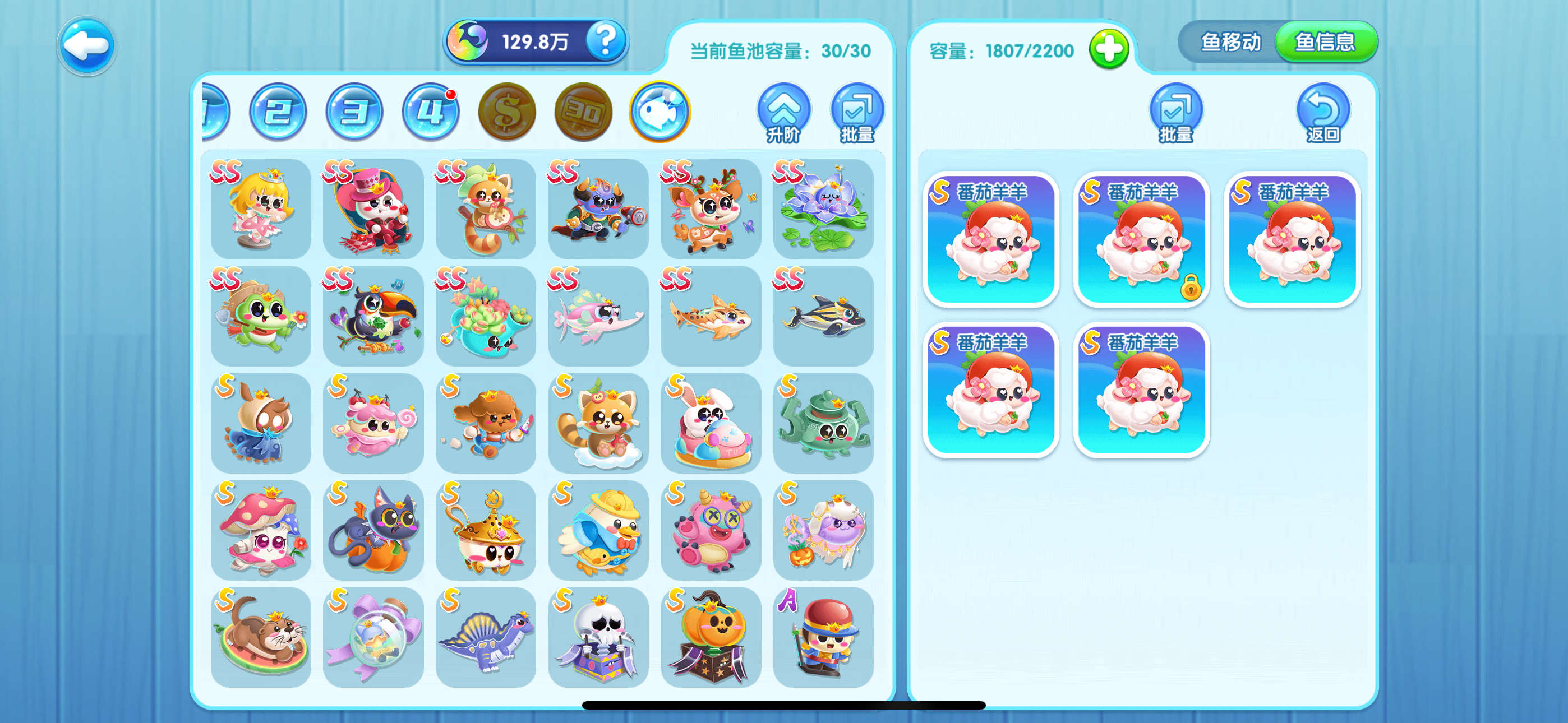The image size is (1568, 723).
Task: Click the green plus to expand capacity
Action: click(1109, 52)
